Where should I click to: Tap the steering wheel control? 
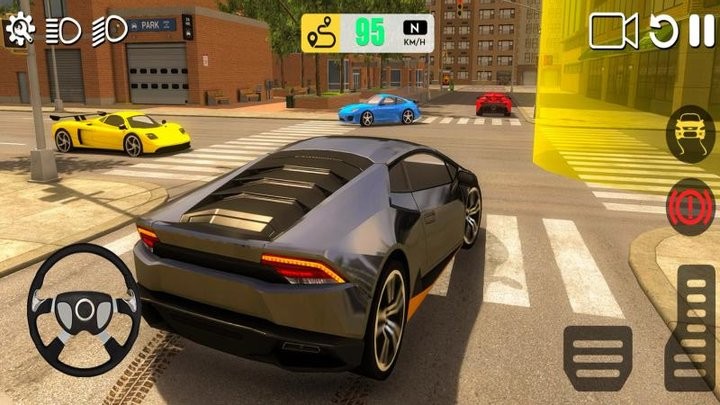[83, 309]
